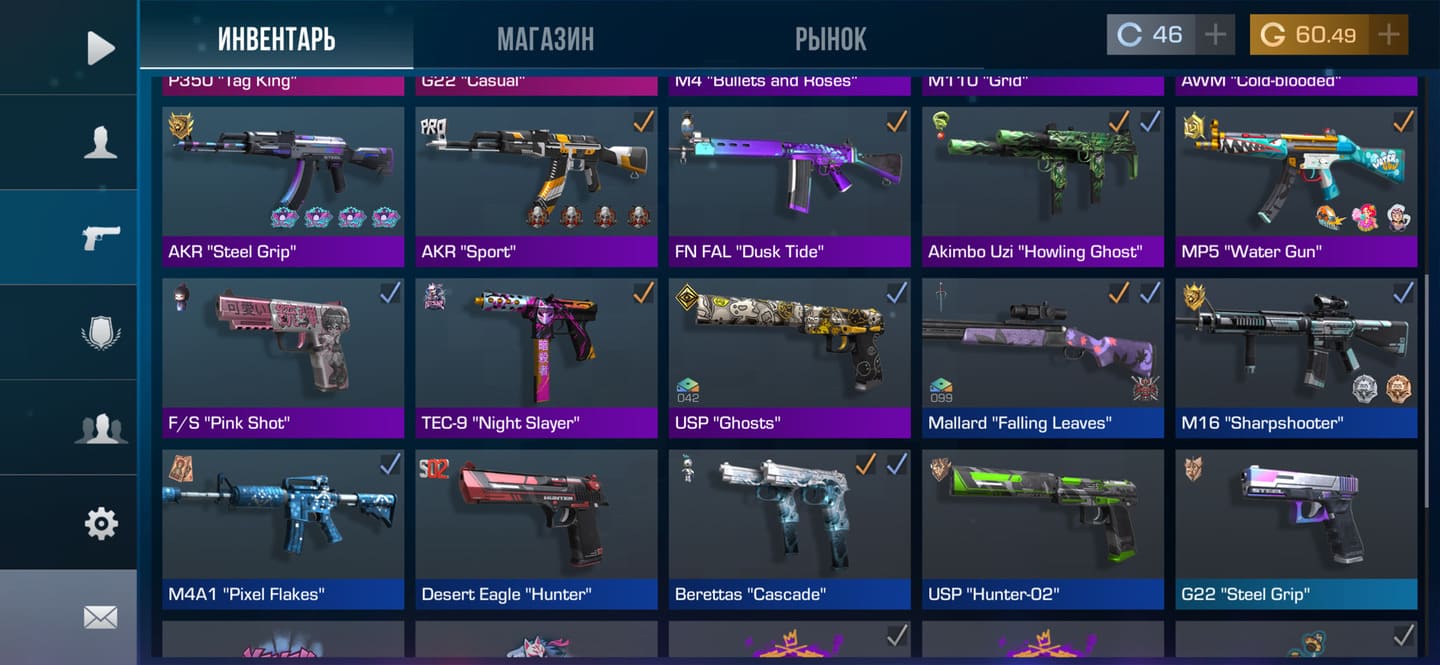Select the USP "Ghosts" skin
The width and height of the screenshot is (1440, 665).
(x=789, y=356)
